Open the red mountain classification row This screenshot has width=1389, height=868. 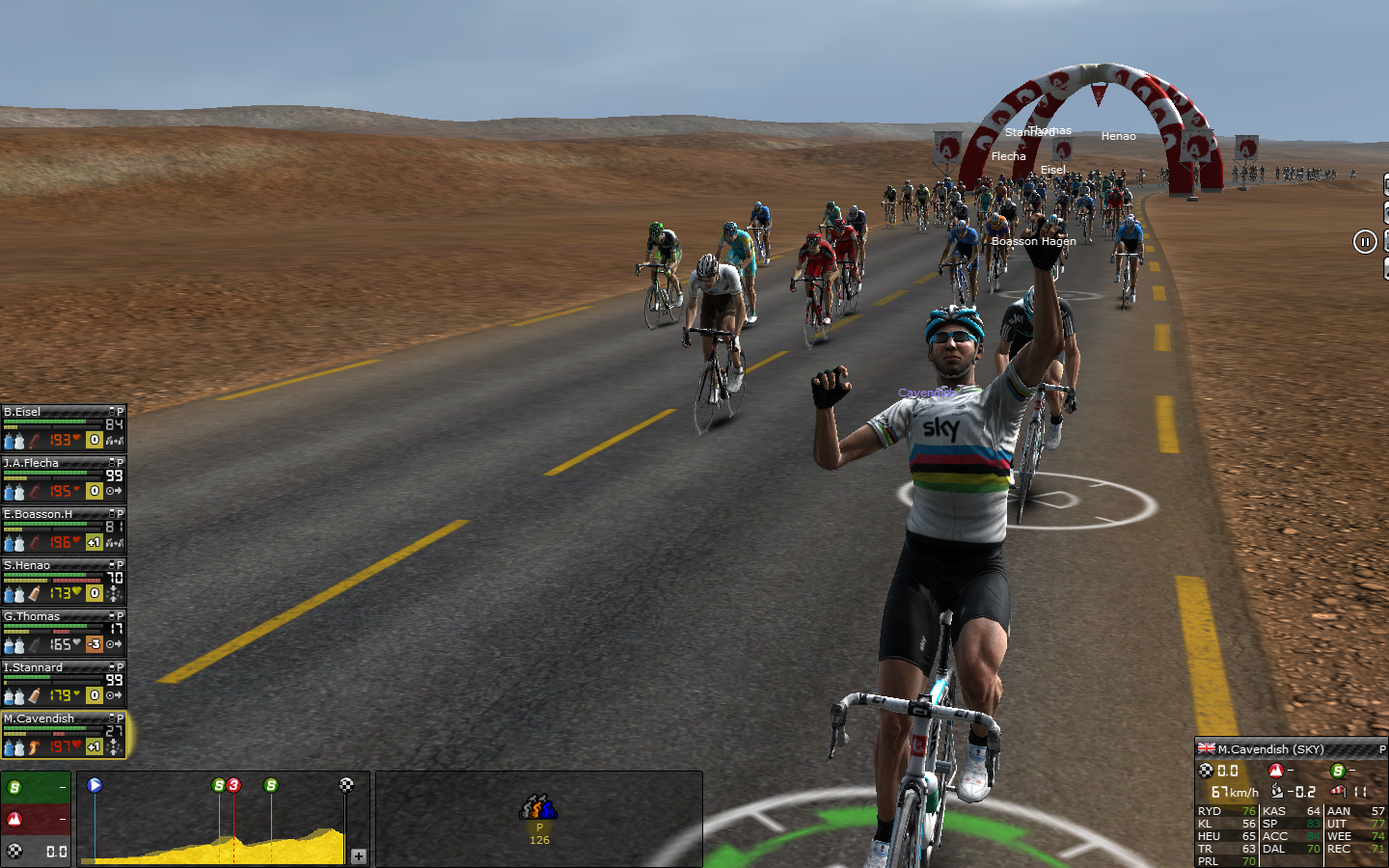click(x=36, y=820)
